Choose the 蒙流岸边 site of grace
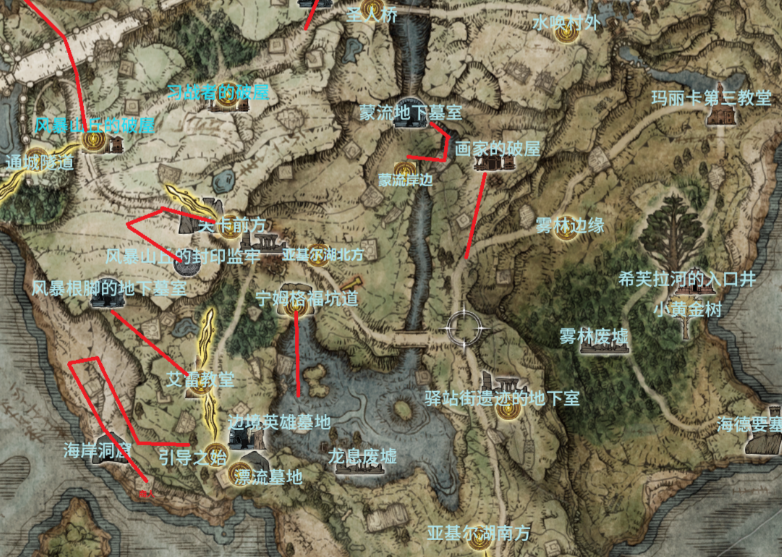Screen dimensions: 782x557 click(401, 168)
